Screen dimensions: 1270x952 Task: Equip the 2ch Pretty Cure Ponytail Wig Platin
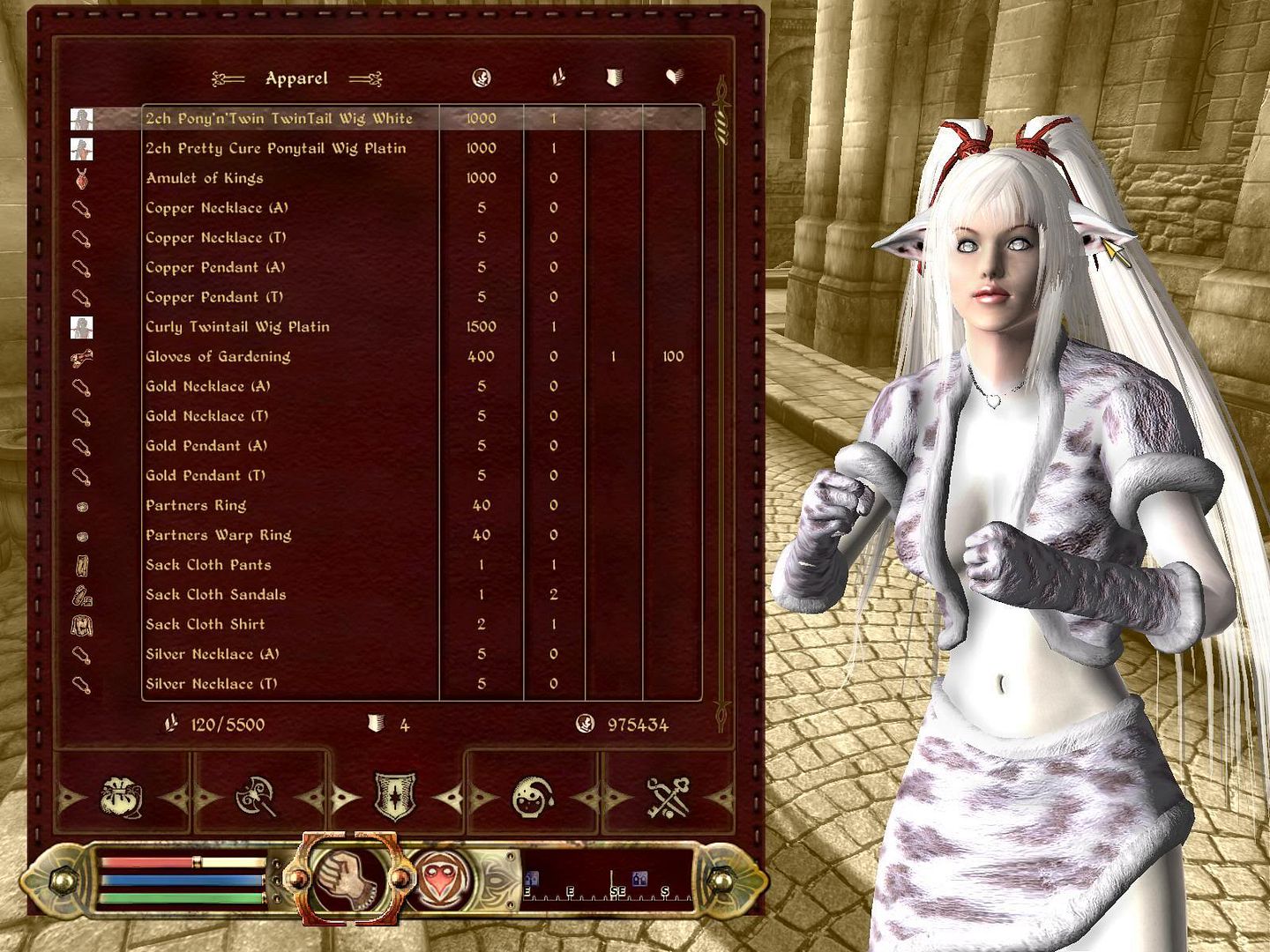click(275, 148)
